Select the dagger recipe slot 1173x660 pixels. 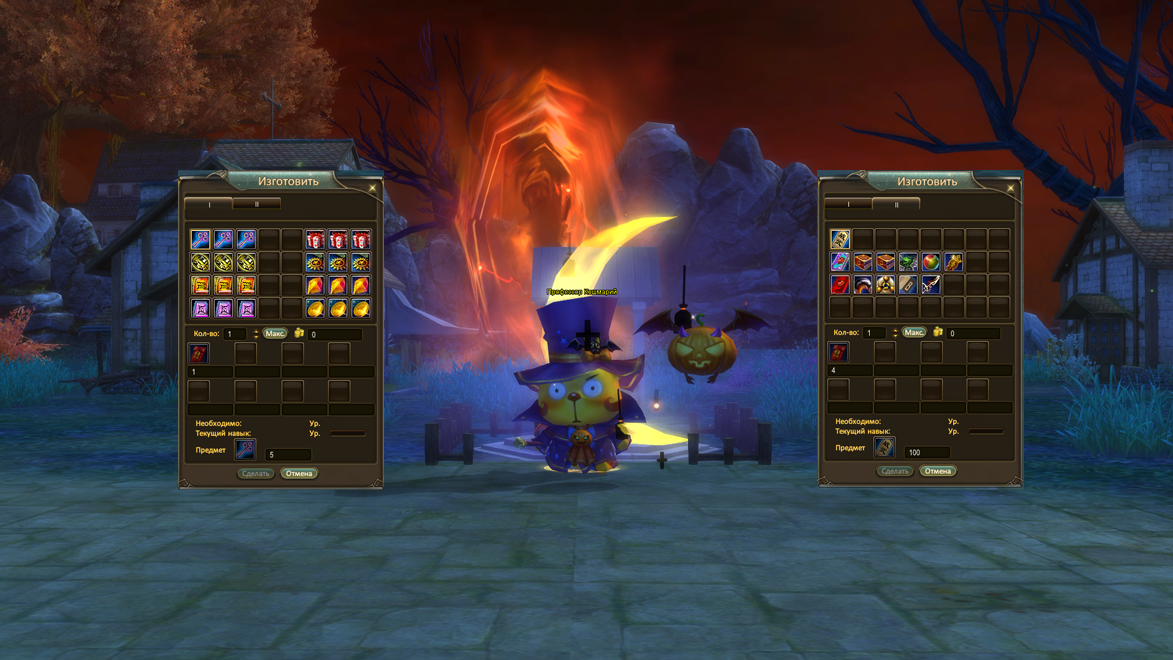pyautogui.click(x=931, y=285)
